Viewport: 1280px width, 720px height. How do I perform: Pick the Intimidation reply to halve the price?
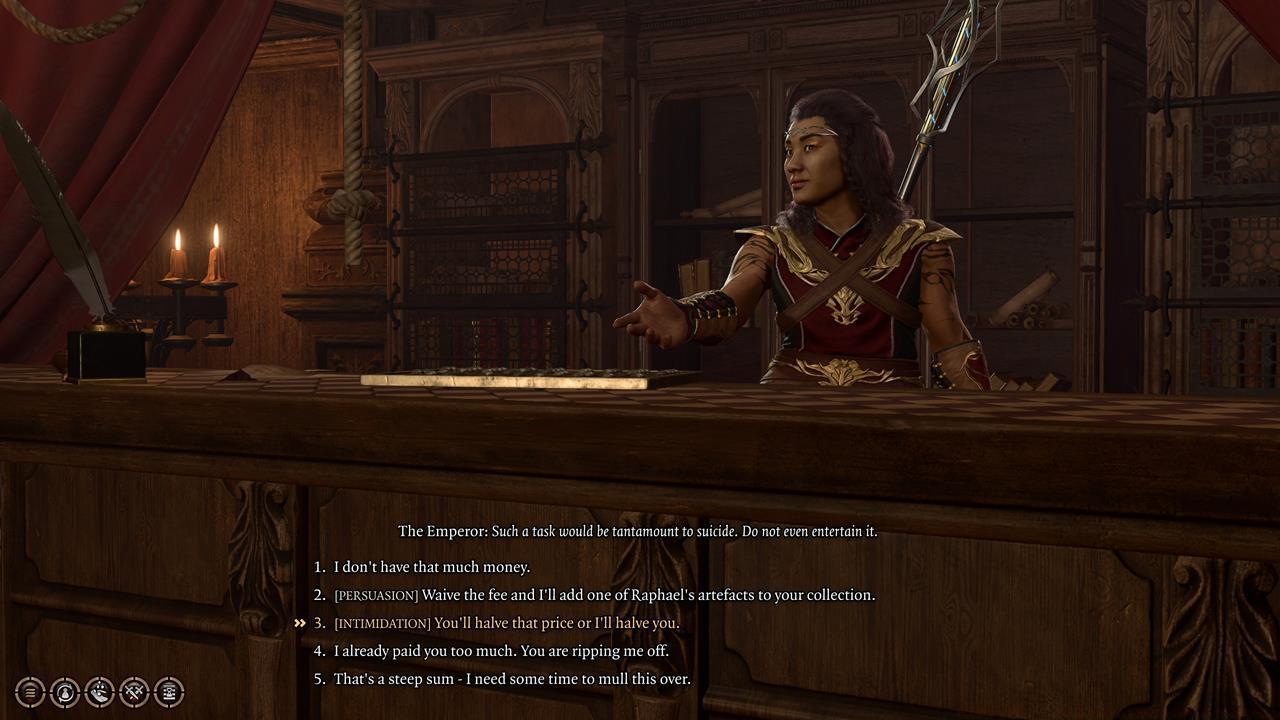point(506,623)
